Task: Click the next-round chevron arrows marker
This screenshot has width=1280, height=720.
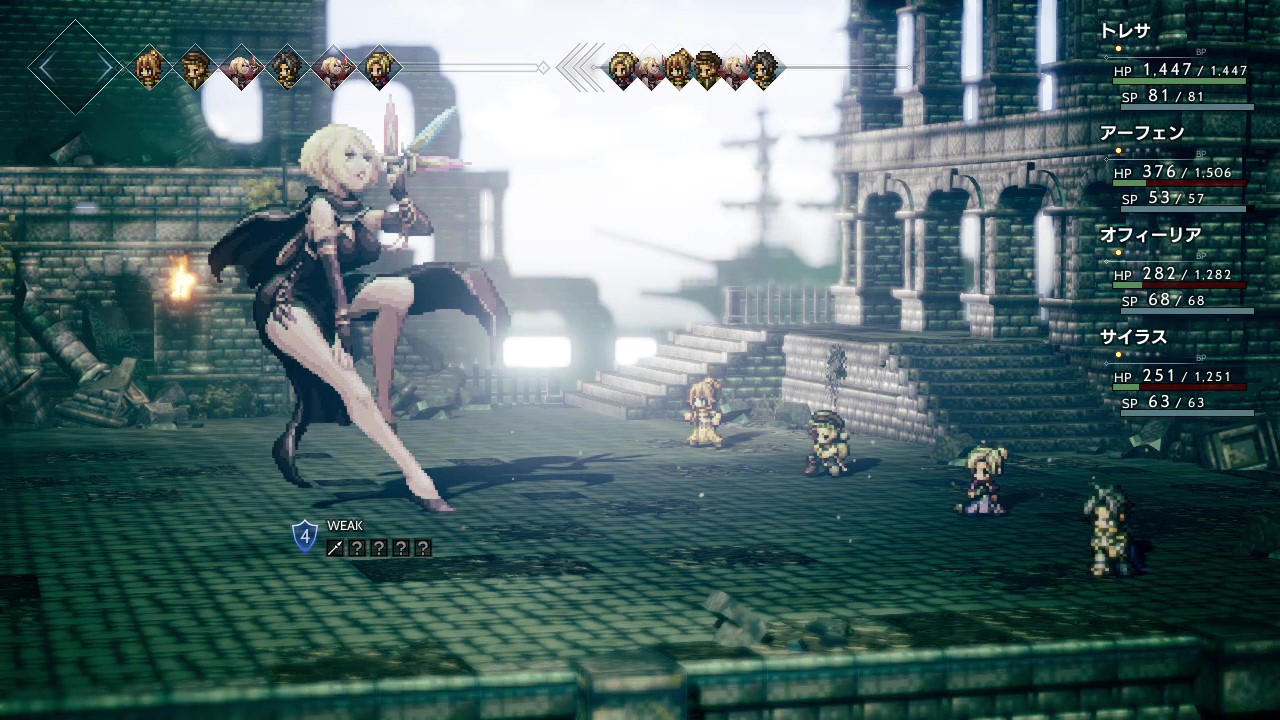Action: tap(581, 68)
